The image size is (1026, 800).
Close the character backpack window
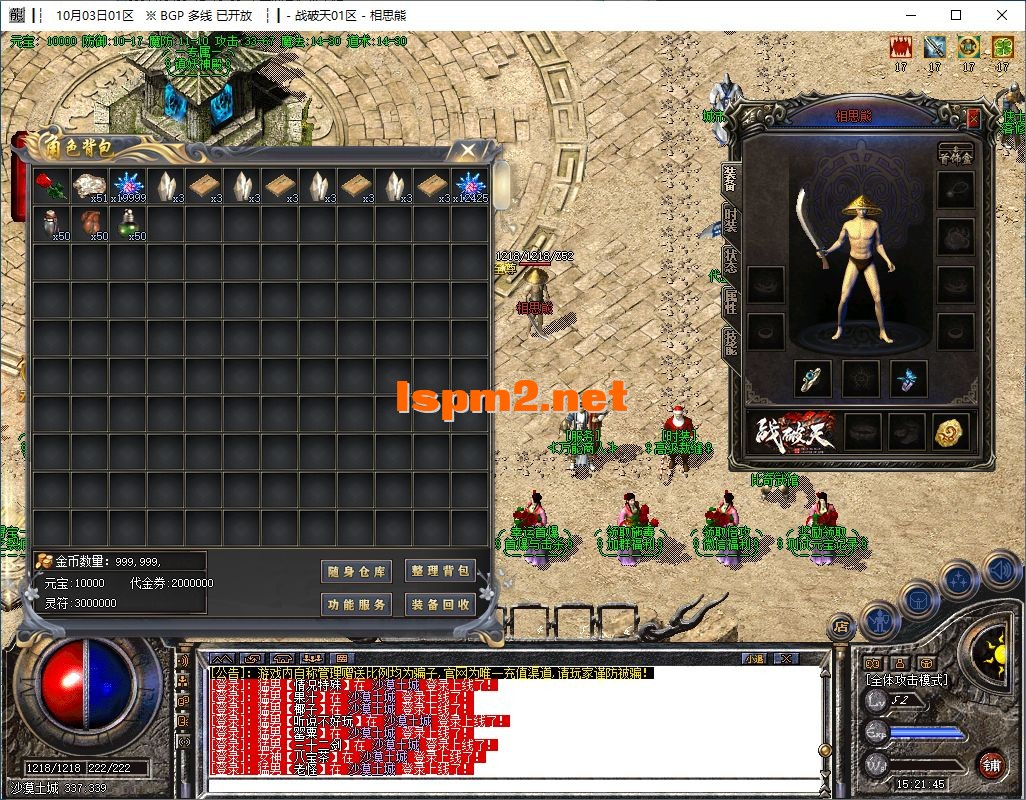(x=467, y=150)
